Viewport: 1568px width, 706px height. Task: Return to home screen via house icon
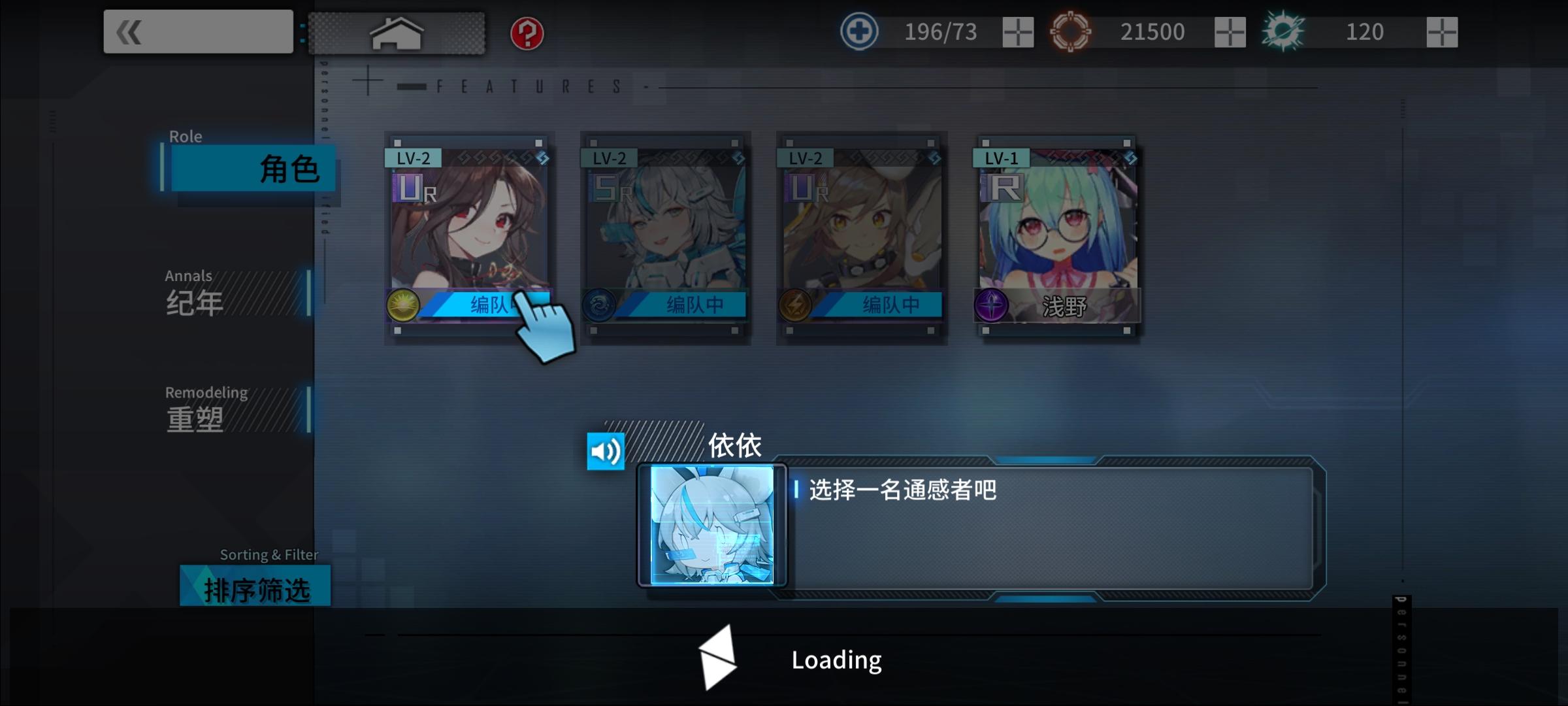(397, 31)
